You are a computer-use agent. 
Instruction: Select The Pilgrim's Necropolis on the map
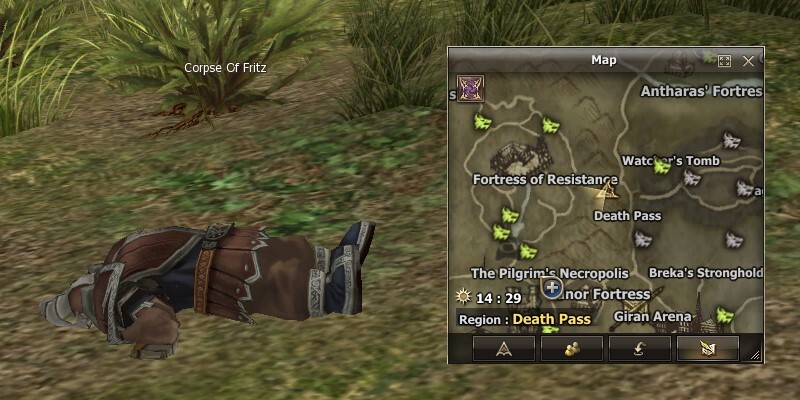click(x=549, y=273)
